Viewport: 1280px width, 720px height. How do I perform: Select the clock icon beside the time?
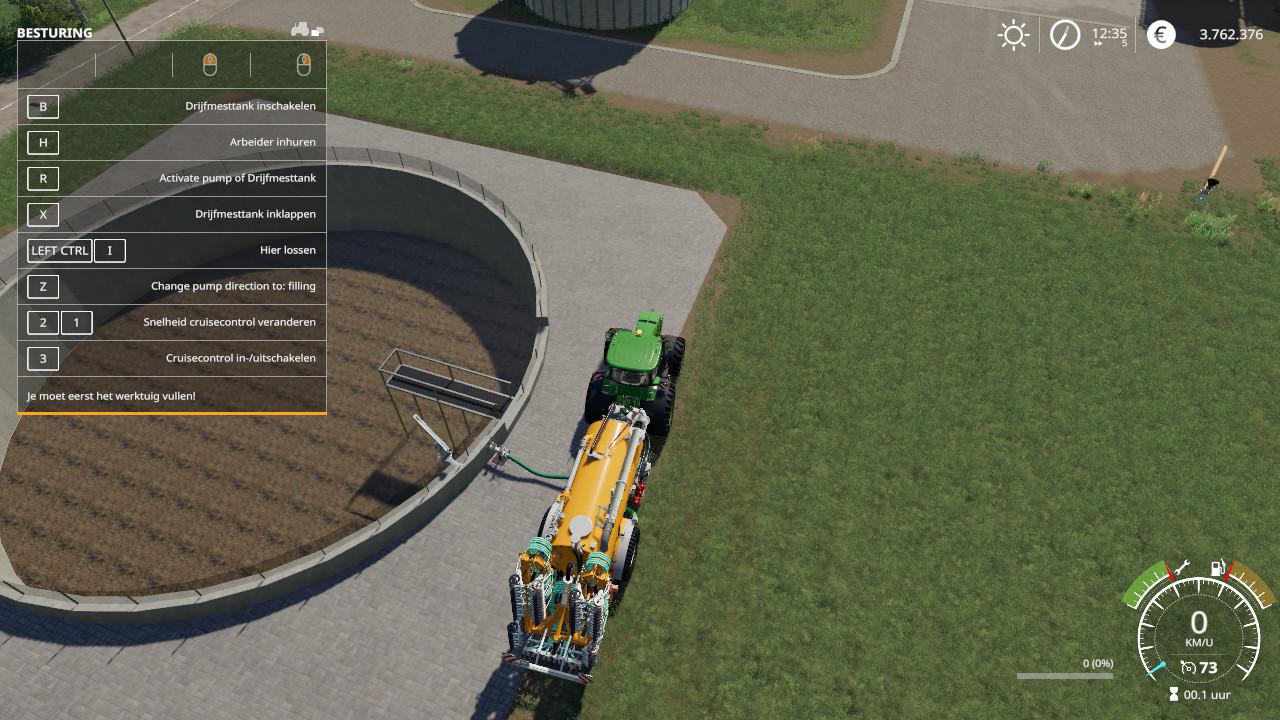coord(1064,36)
